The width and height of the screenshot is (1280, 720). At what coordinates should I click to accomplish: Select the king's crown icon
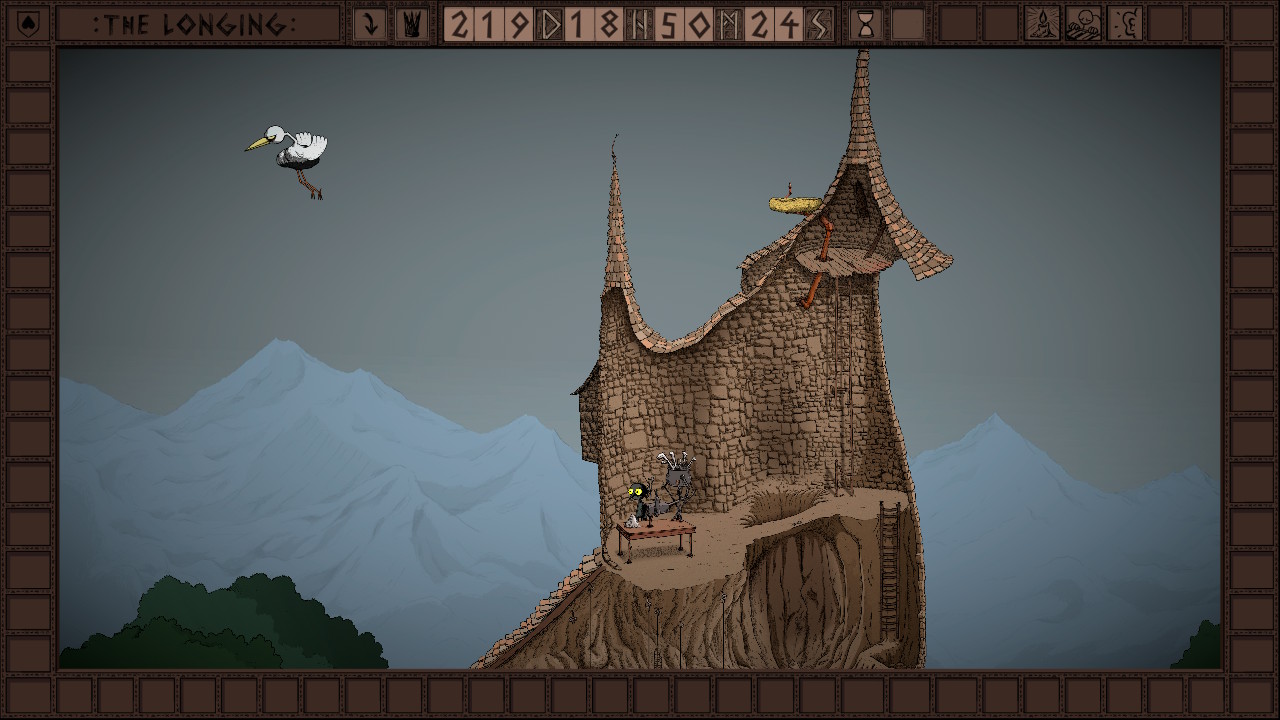pyautogui.click(x=411, y=24)
